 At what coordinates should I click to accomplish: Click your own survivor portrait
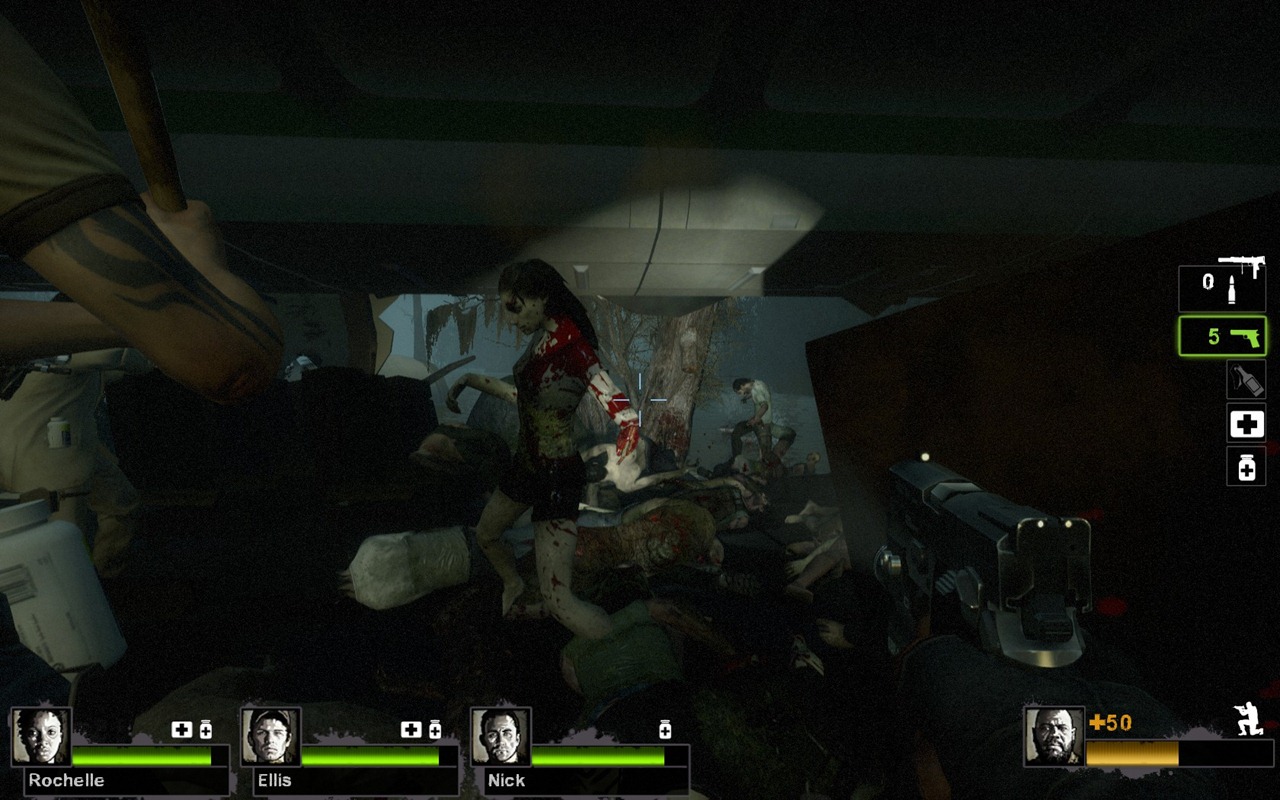[1054, 737]
